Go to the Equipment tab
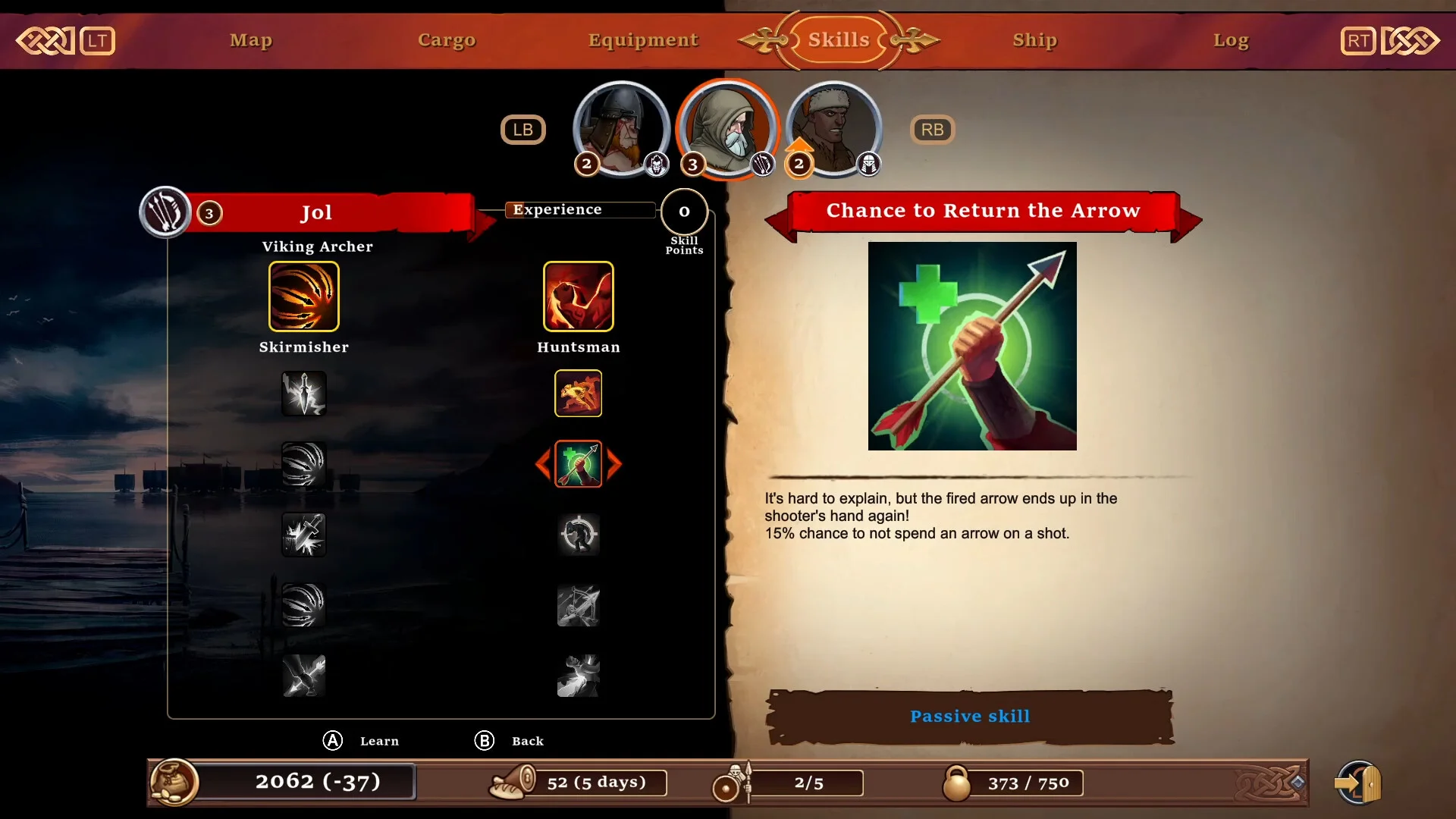Viewport: 1456px width, 819px height. pyautogui.click(x=643, y=40)
